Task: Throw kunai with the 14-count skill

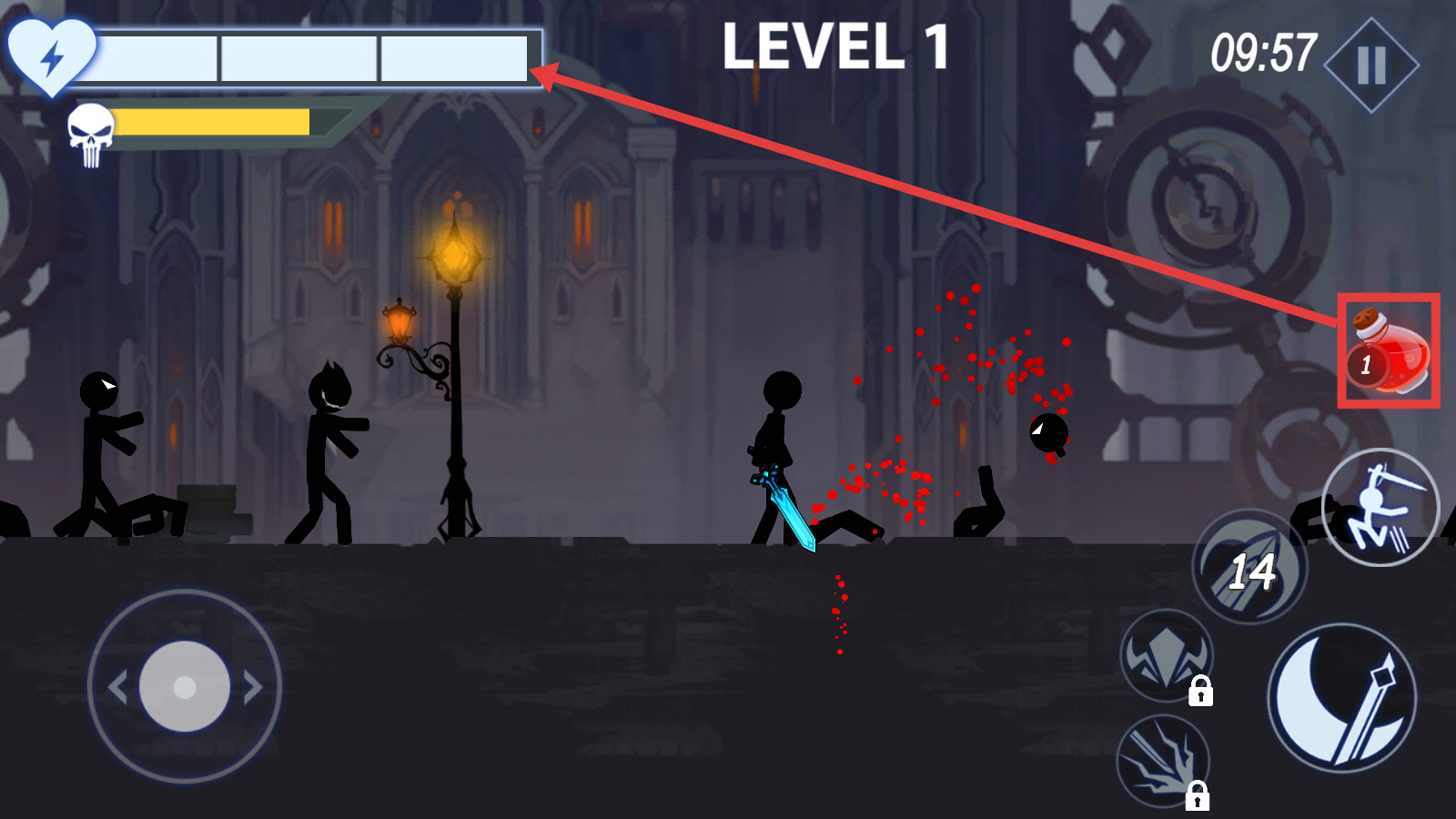Action: pos(1250,568)
